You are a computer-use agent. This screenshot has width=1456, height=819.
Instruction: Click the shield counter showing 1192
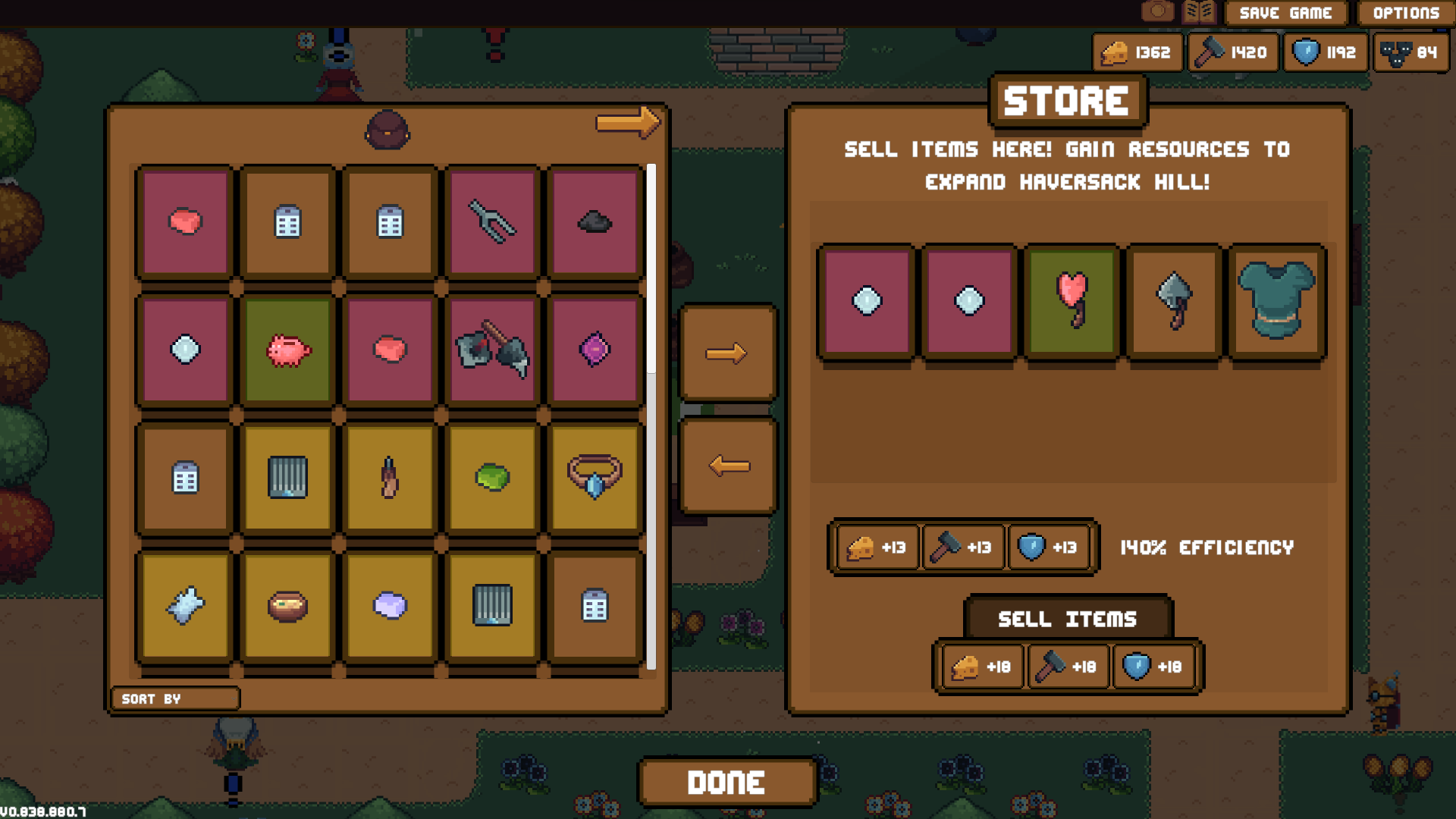pos(1325,52)
